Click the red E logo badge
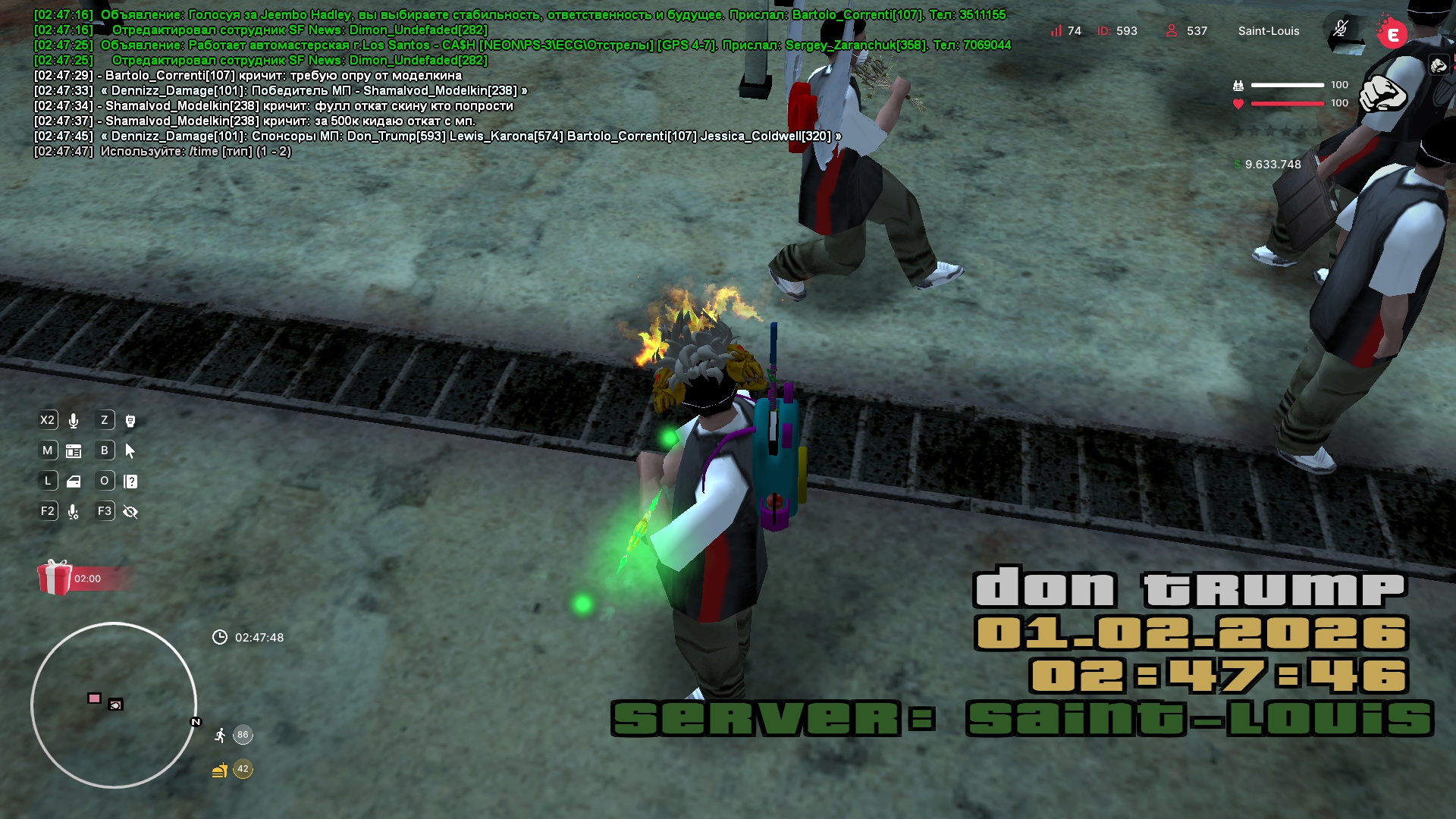 click(x=1392, y=34)
